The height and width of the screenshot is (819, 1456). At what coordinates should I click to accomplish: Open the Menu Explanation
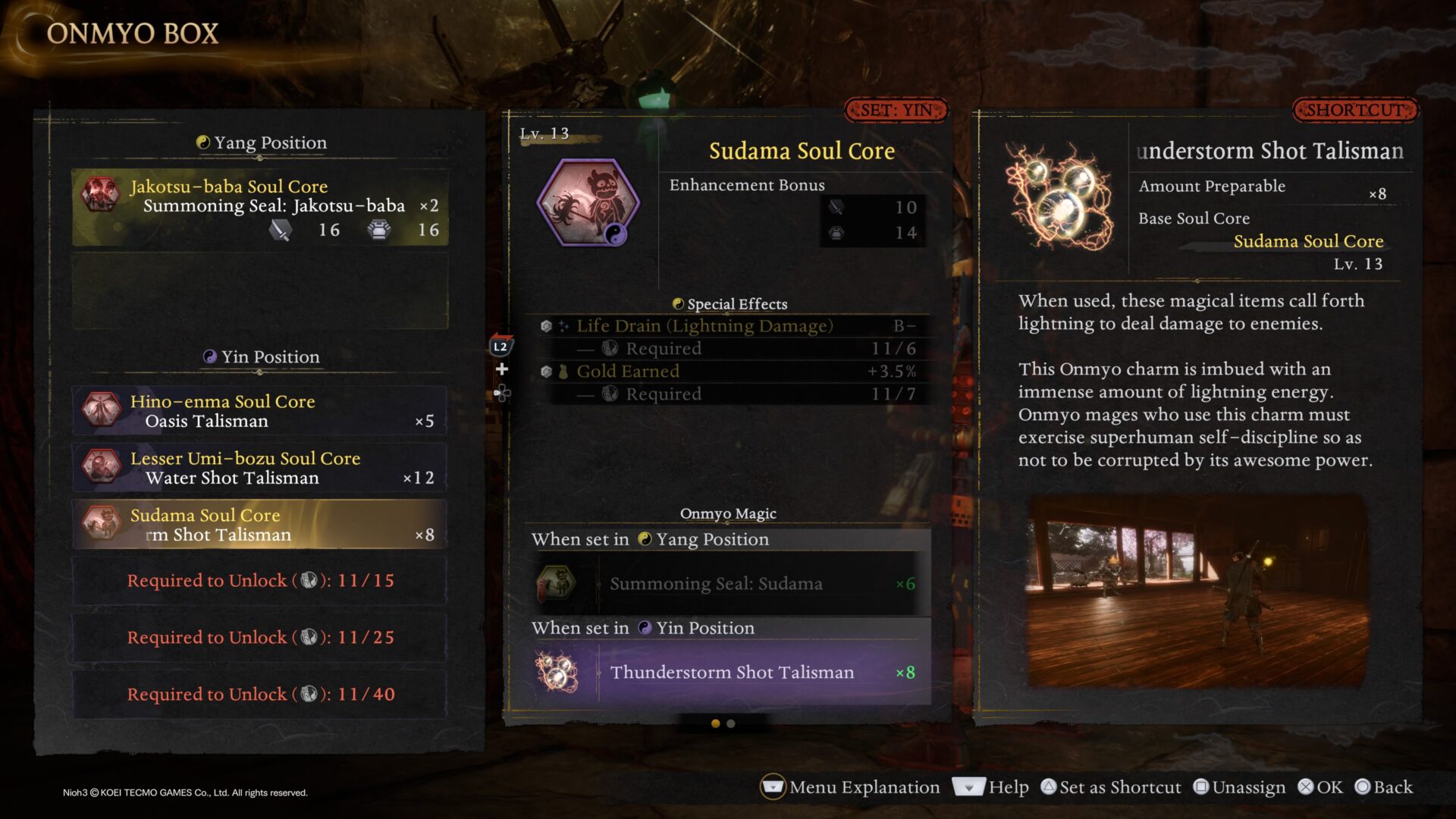850,787
